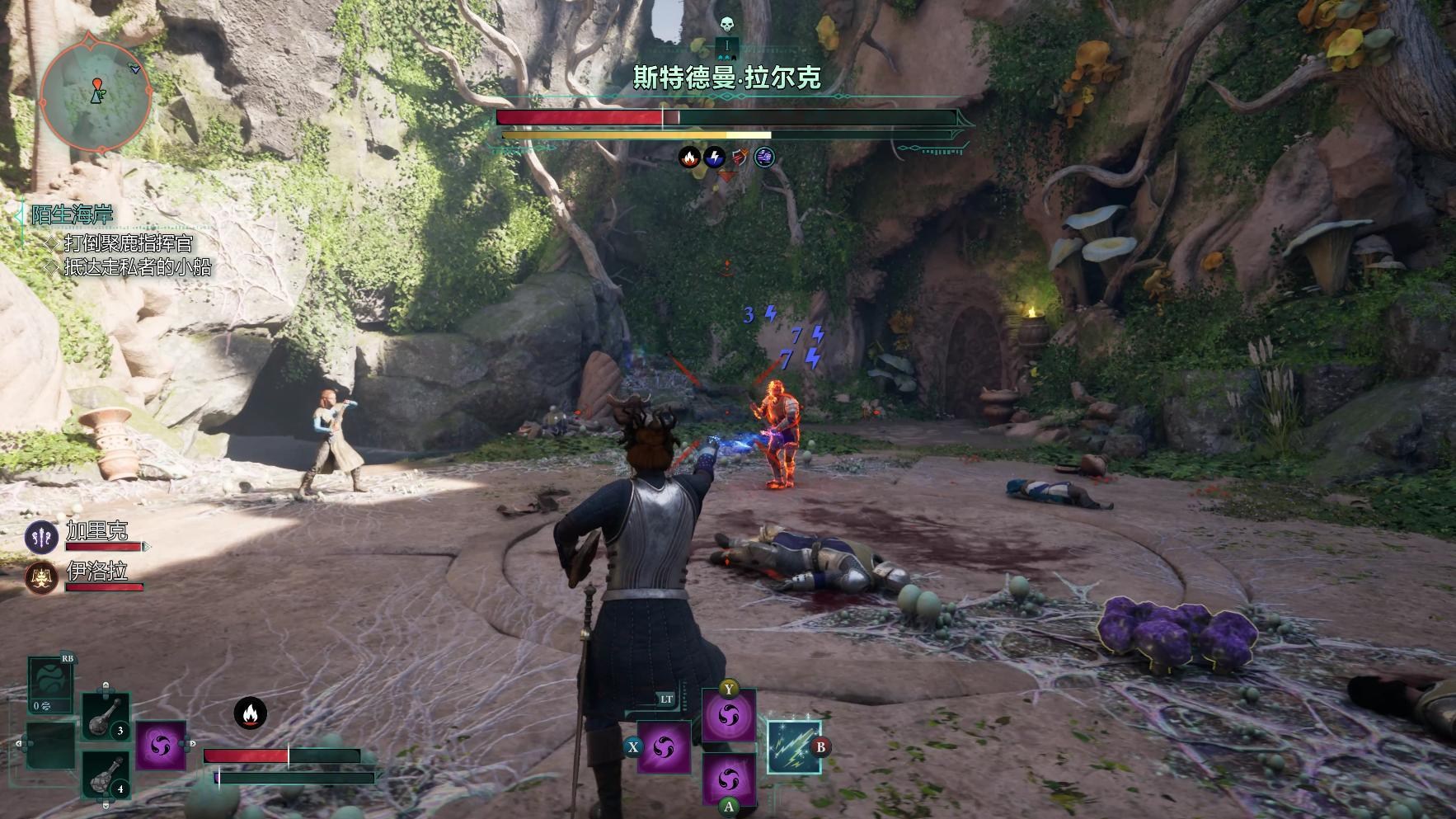Use the grenade flask with count 4
The height and width of the screenshot is (819, 1456).
[x=106, y=775]
